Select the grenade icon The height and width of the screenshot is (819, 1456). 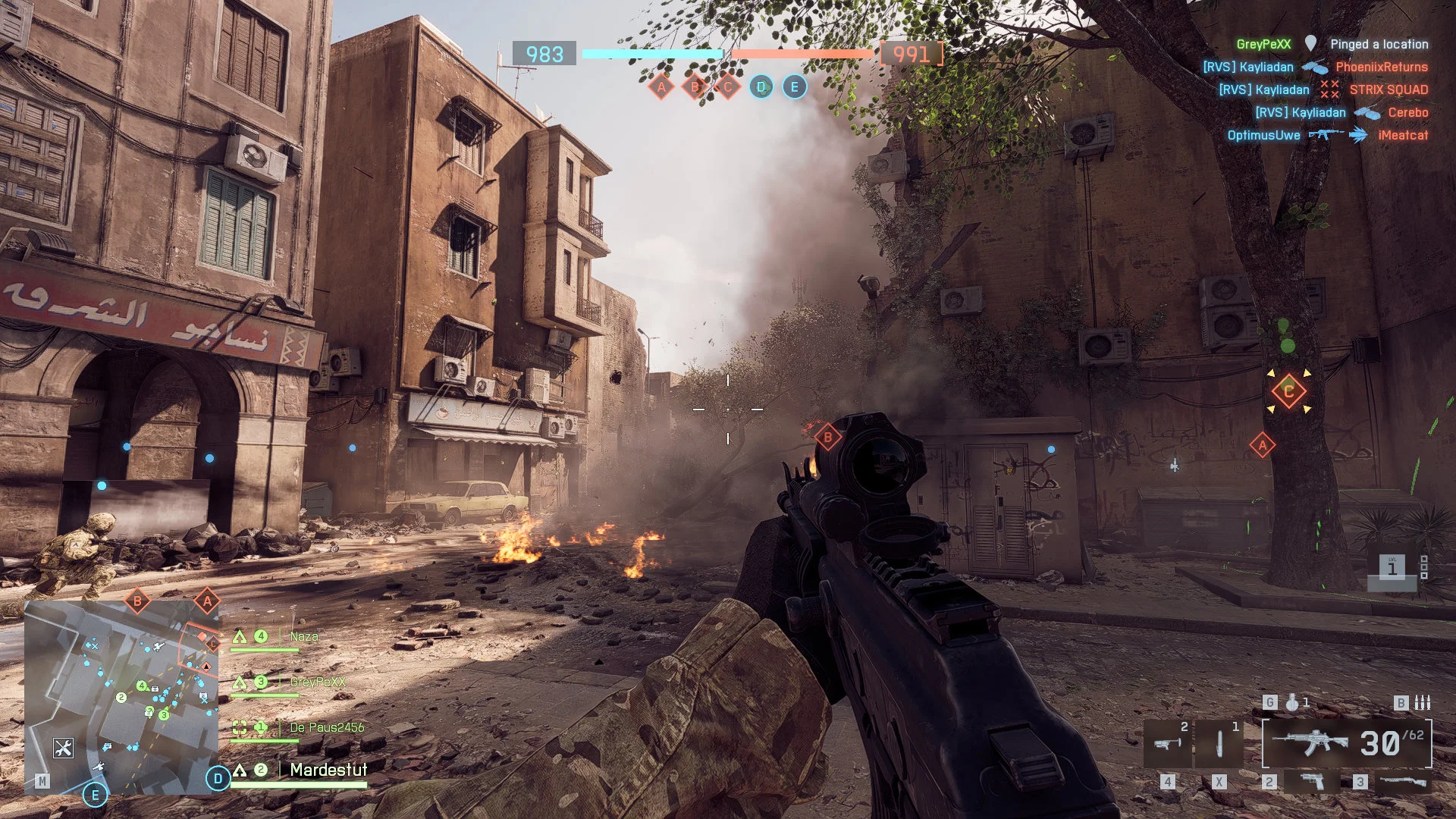1291,703
